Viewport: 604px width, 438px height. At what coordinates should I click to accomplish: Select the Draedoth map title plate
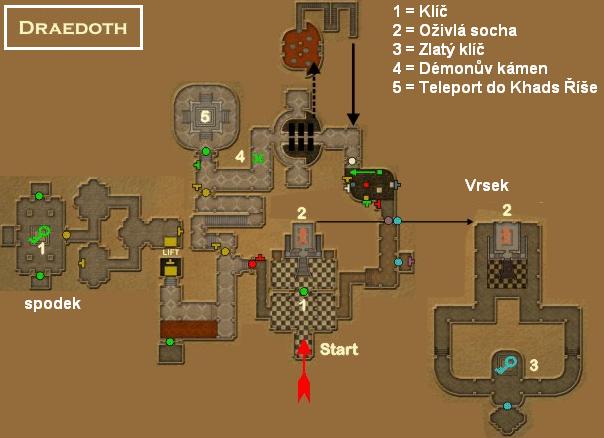point(73,27)
